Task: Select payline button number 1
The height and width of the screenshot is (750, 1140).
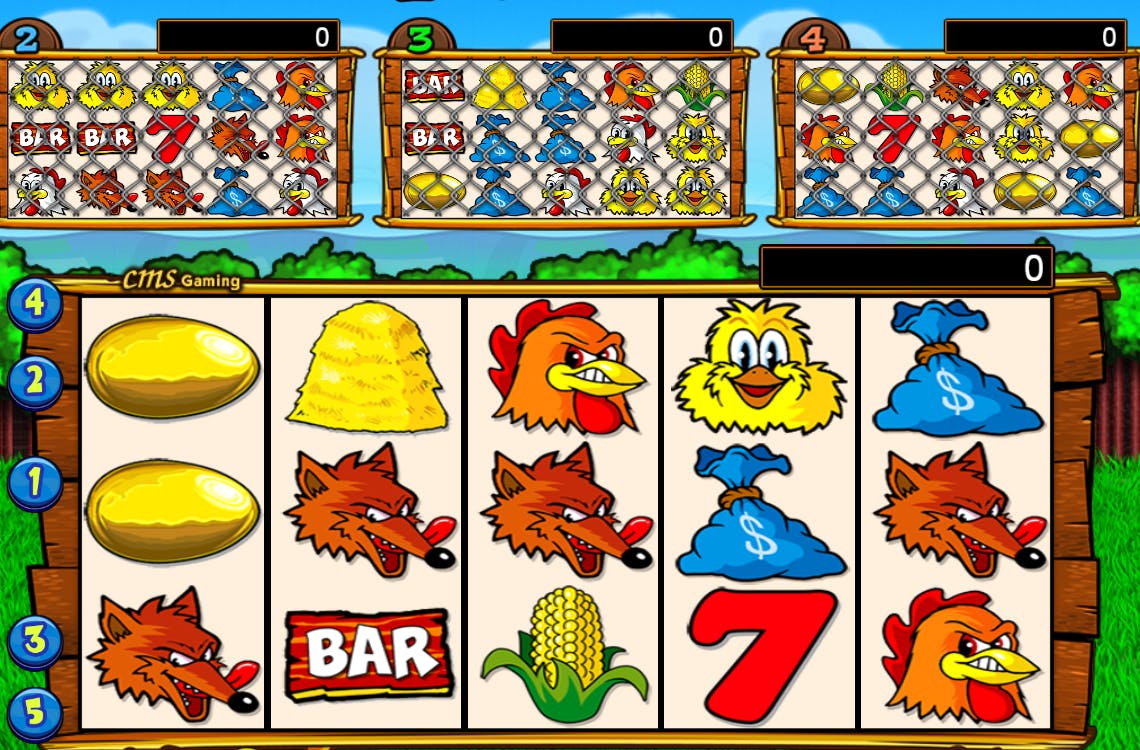Action: point(35,483)
